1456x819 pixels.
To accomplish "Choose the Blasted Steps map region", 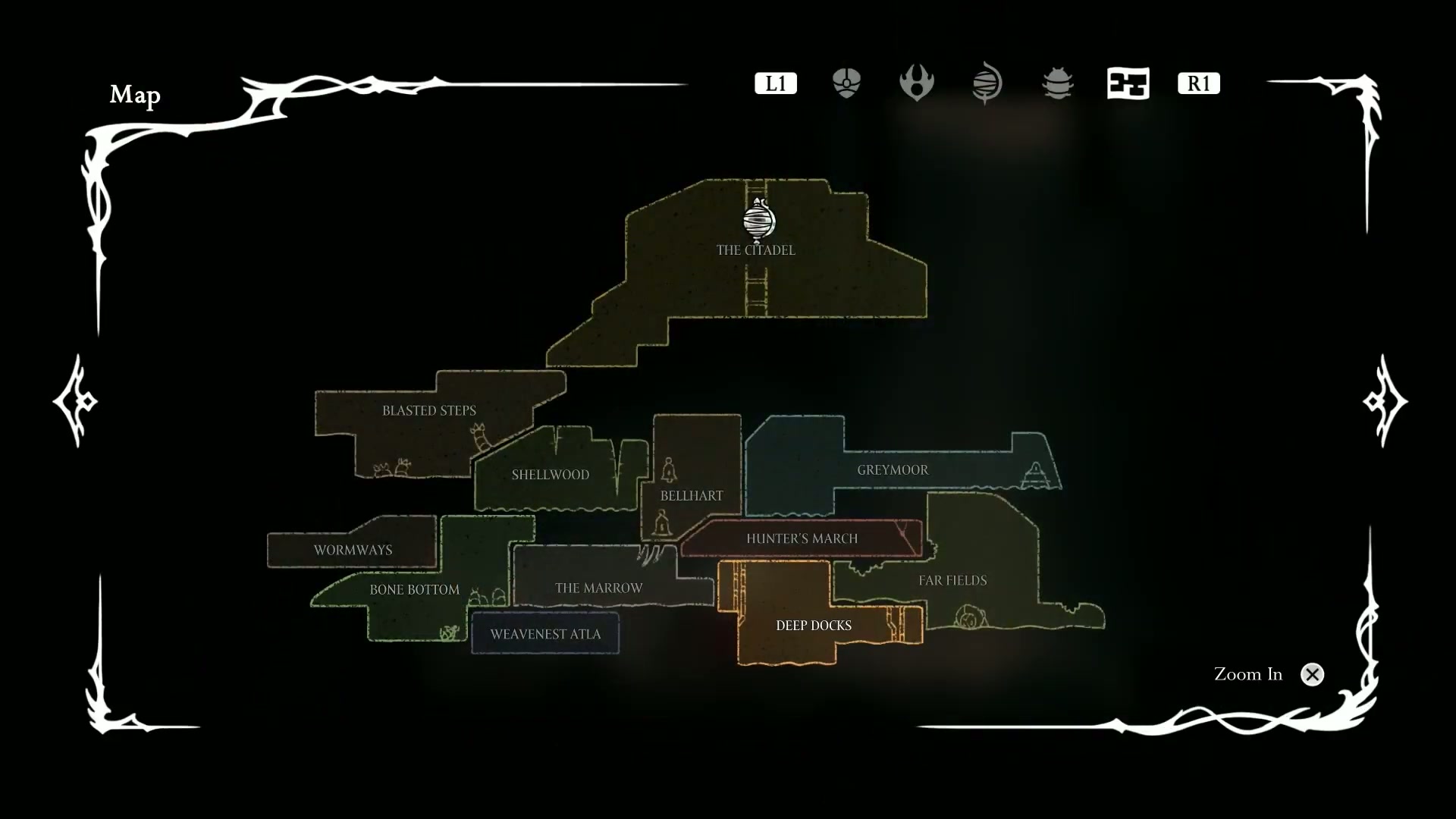I will [x=429, y=410].
